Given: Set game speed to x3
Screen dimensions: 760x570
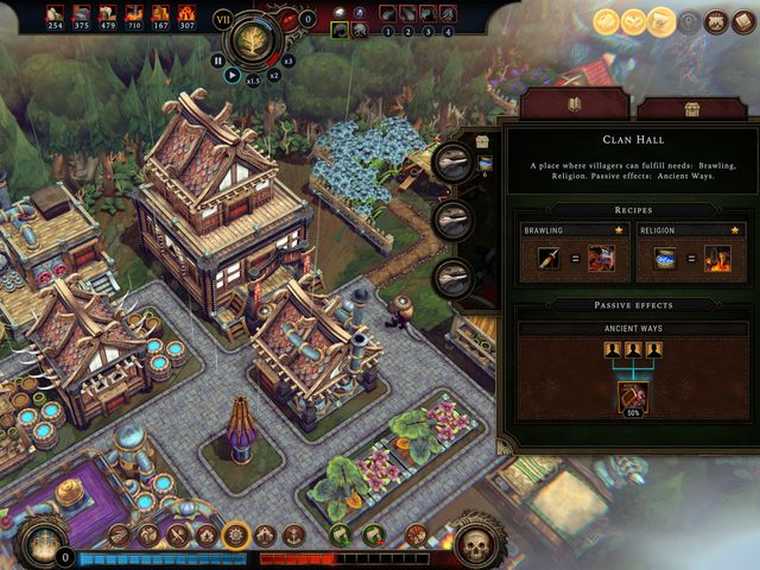Looking at the screenshot, I should pyautogui.click(x=288, y=61).
